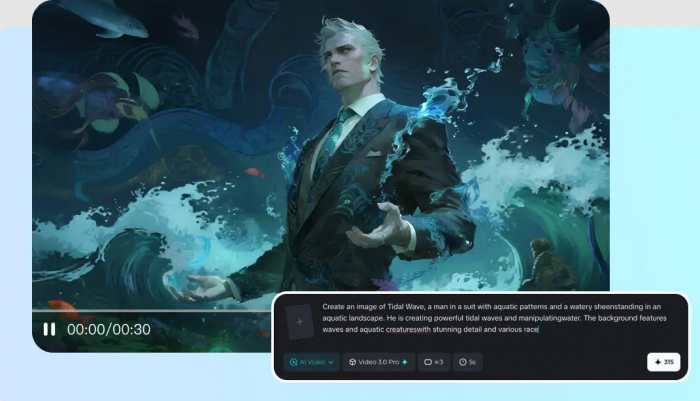Change the 4:3 aspect ratio setting
The height and width of the screenshot is (401, 700).
coord(434,362)
